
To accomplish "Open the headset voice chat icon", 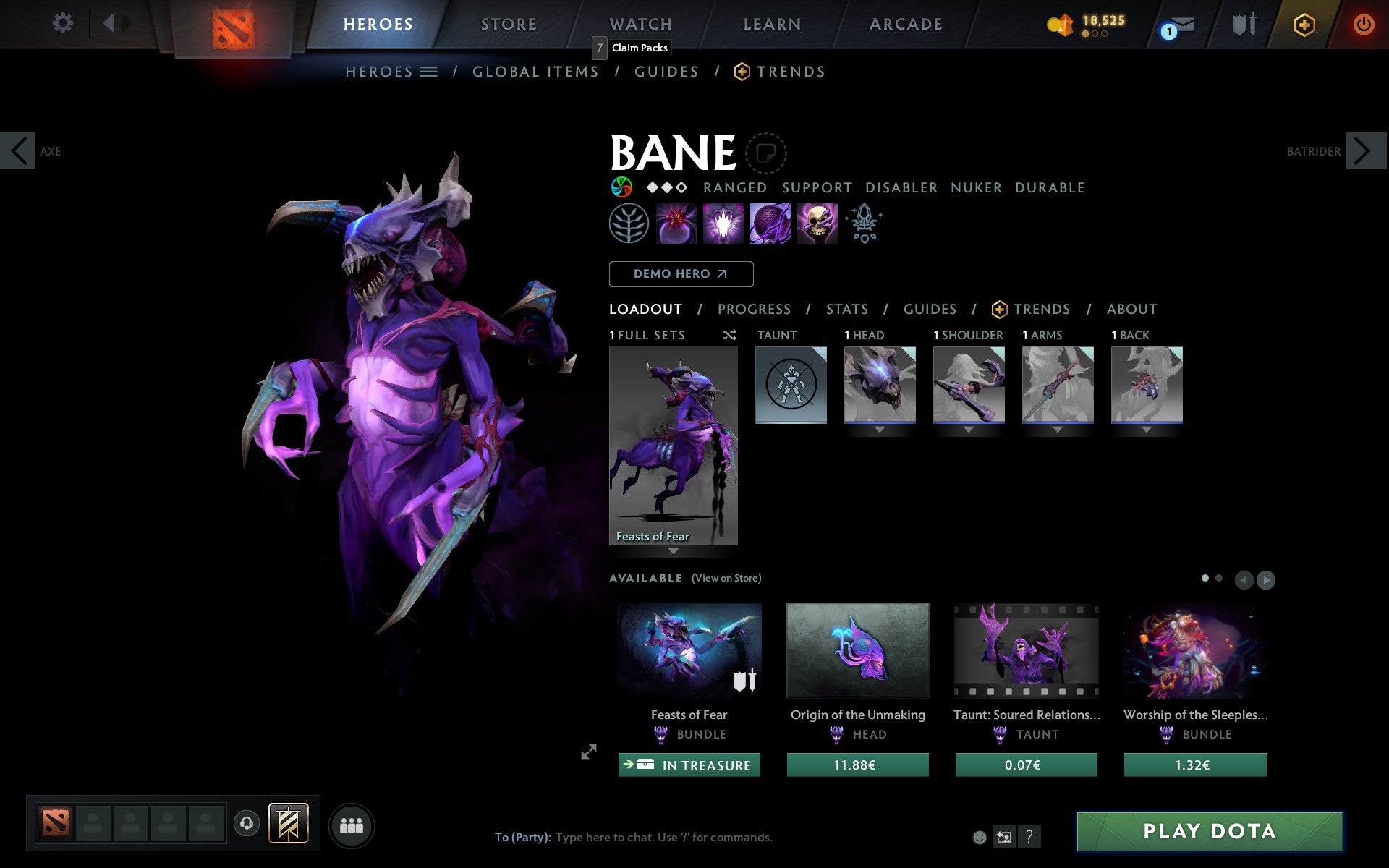I will [245, 822].
